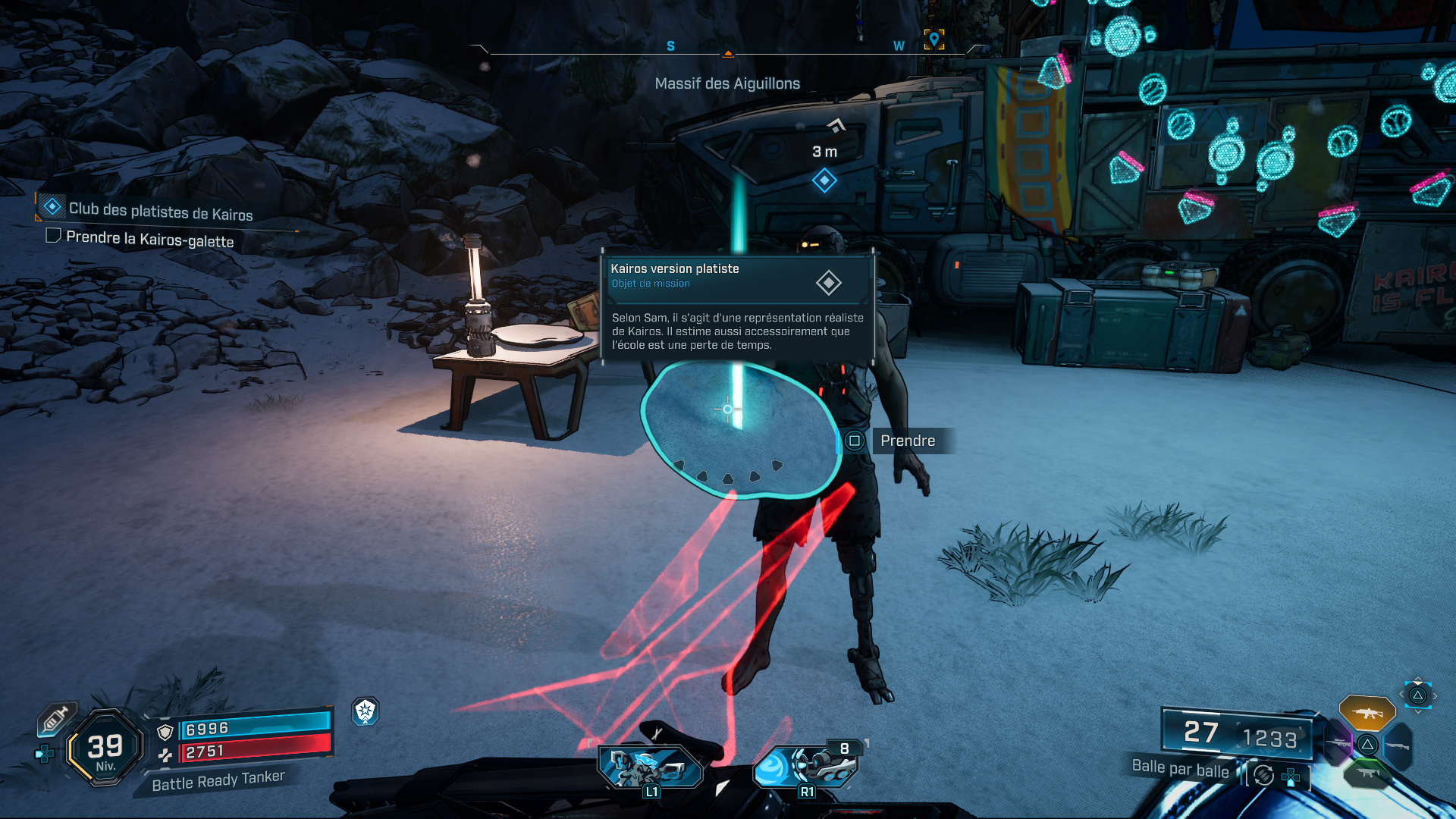Screen dimensions: 1456x819
Task: Open the level 39 character badge
Action: [x=105, y=748]
